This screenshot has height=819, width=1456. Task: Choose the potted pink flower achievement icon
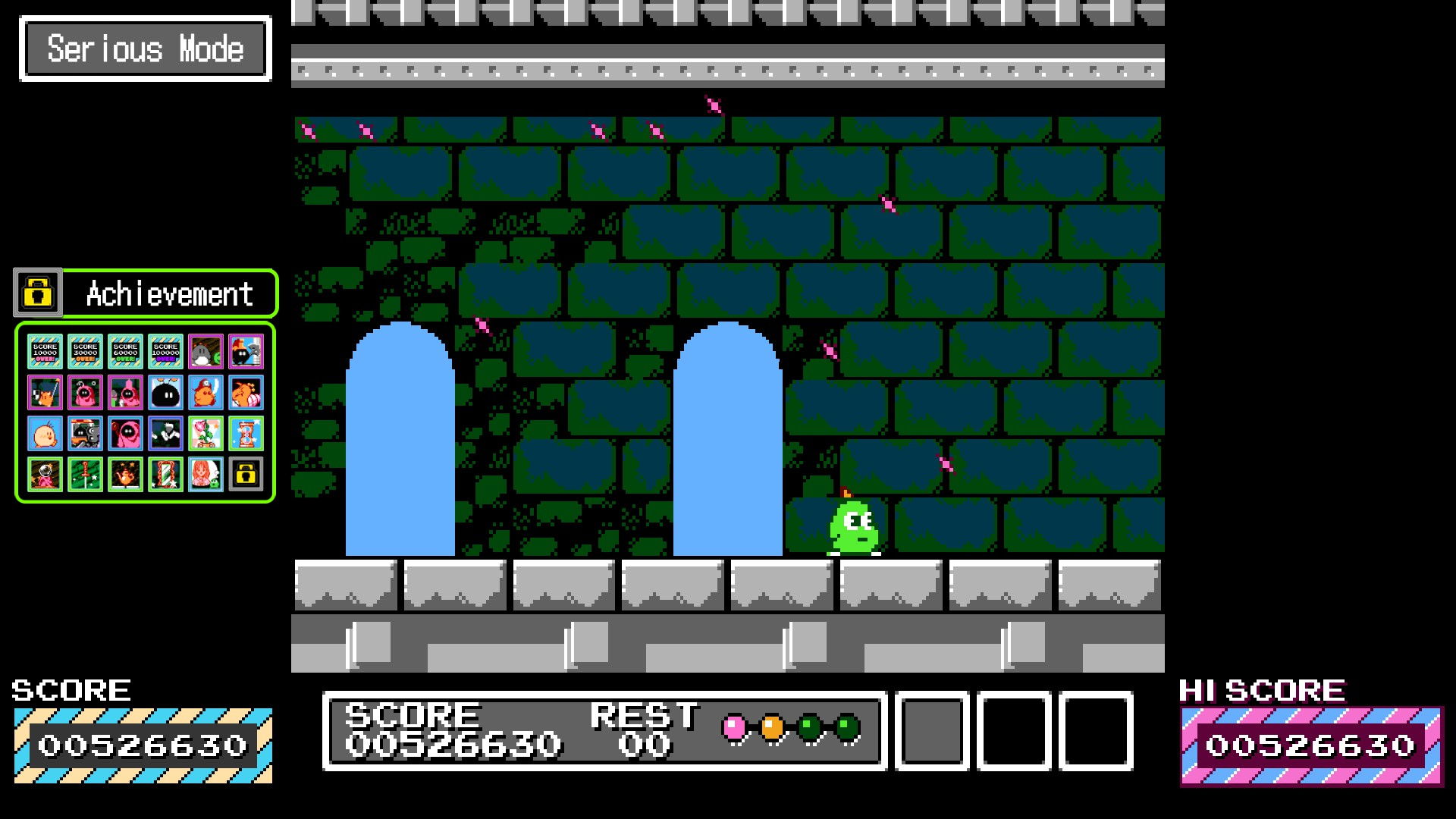point(206,434)
